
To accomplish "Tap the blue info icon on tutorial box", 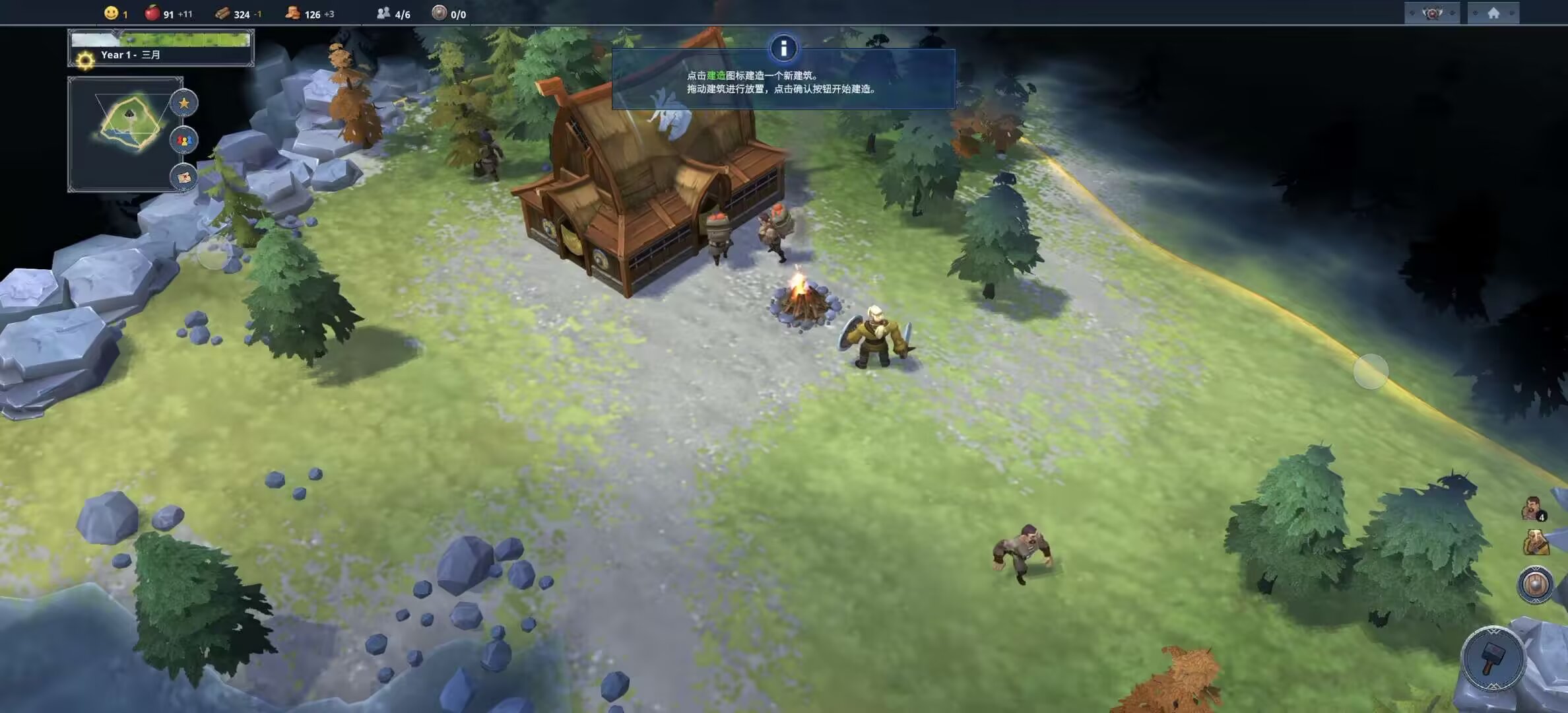I will pyautogui.click(x=783, y=48).
